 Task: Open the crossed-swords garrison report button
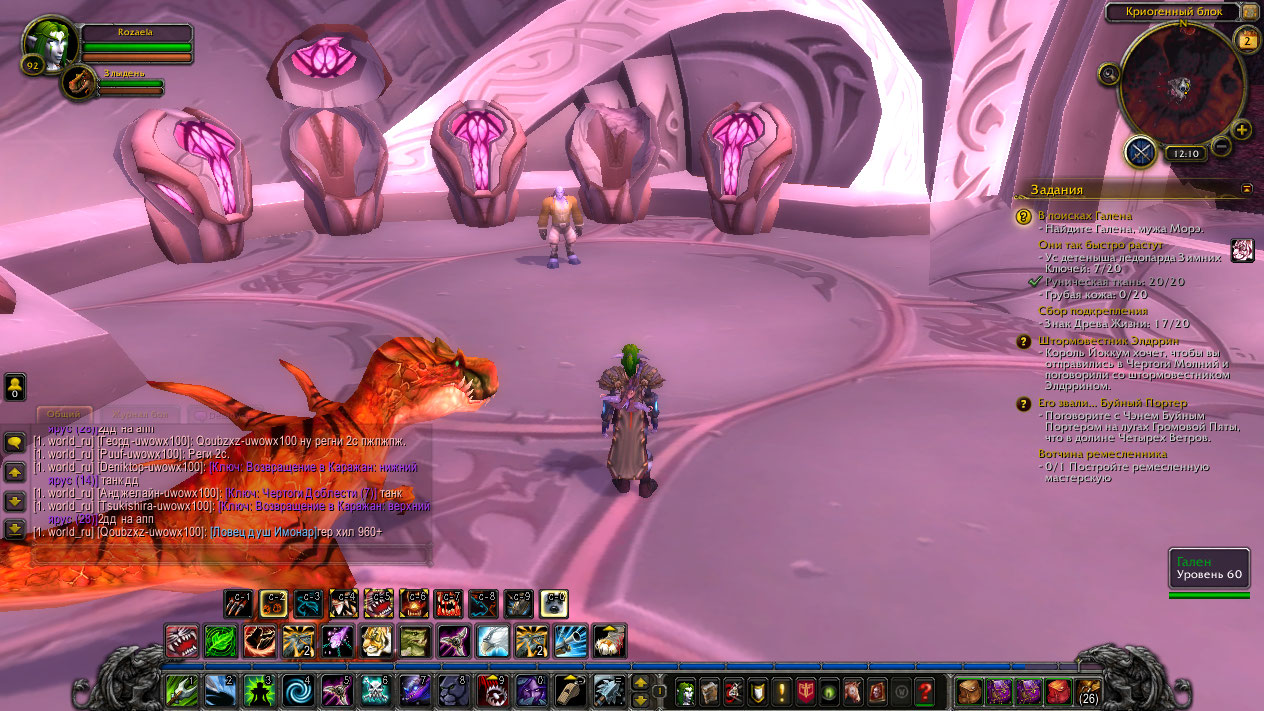(x=1140, y=152)
